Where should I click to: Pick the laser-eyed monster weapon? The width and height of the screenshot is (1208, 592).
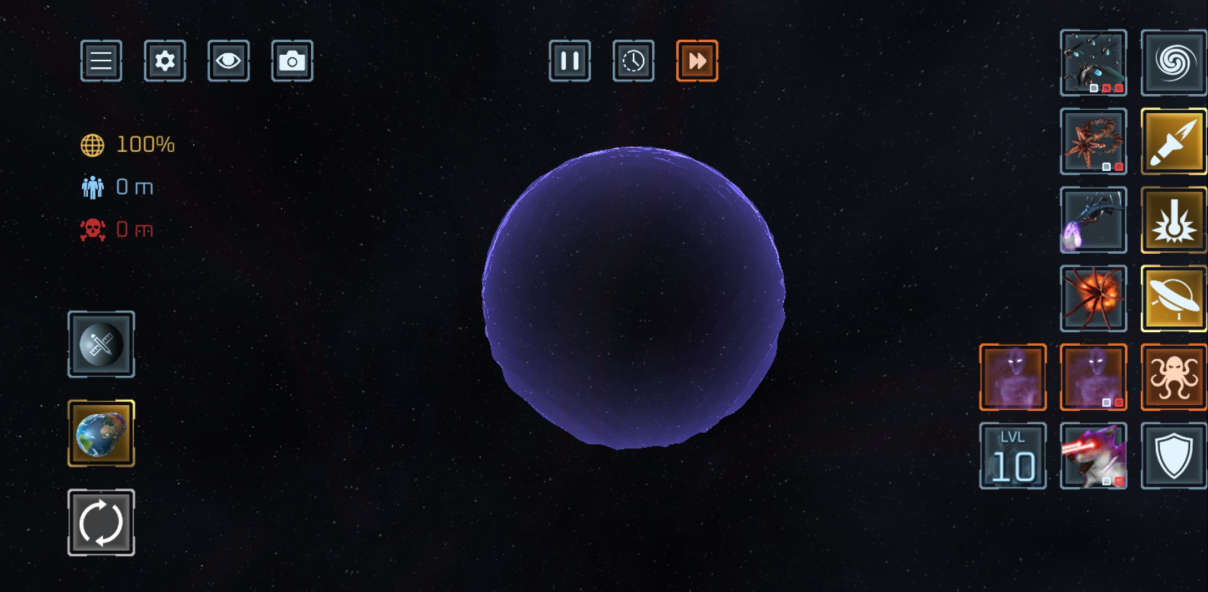point(1093,456)
